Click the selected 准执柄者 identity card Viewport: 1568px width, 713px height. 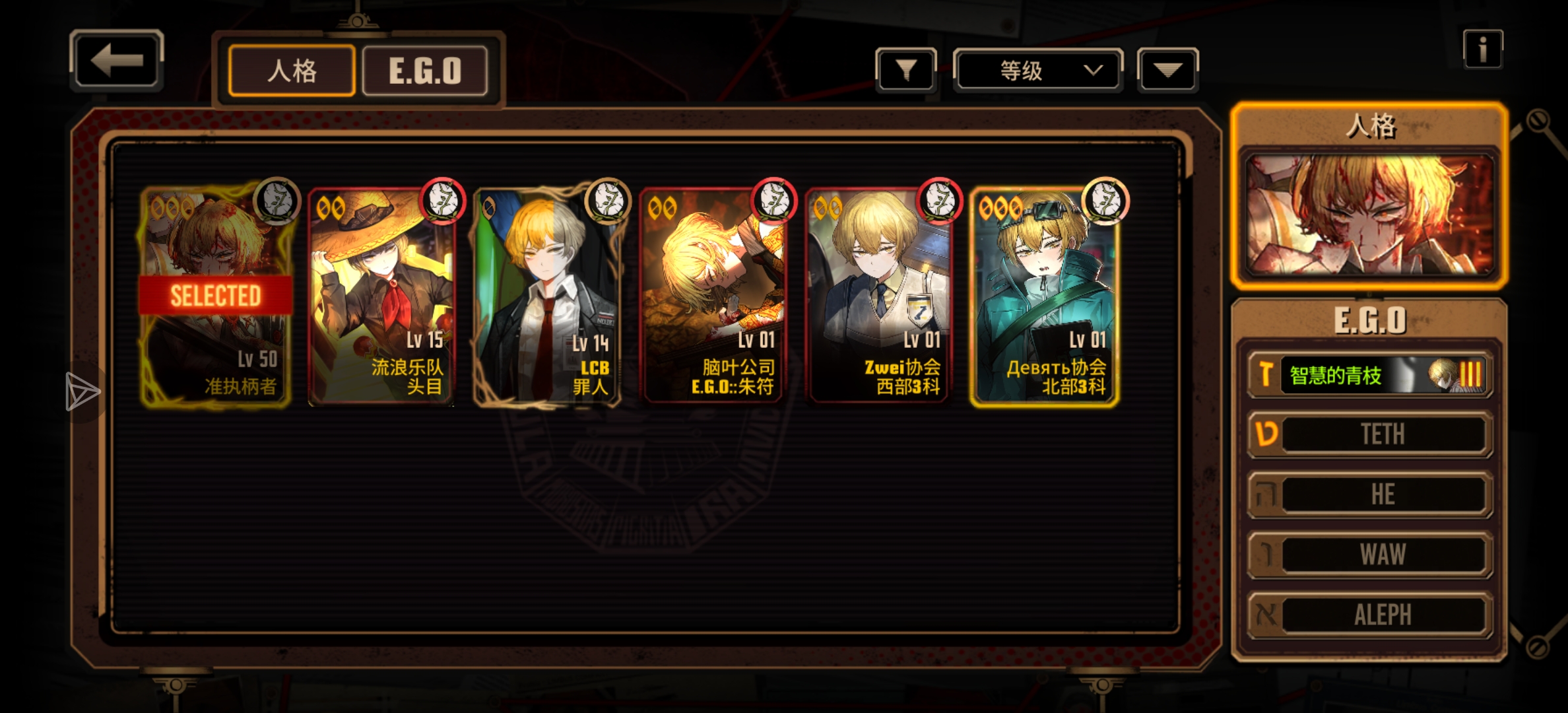point(215,297)
